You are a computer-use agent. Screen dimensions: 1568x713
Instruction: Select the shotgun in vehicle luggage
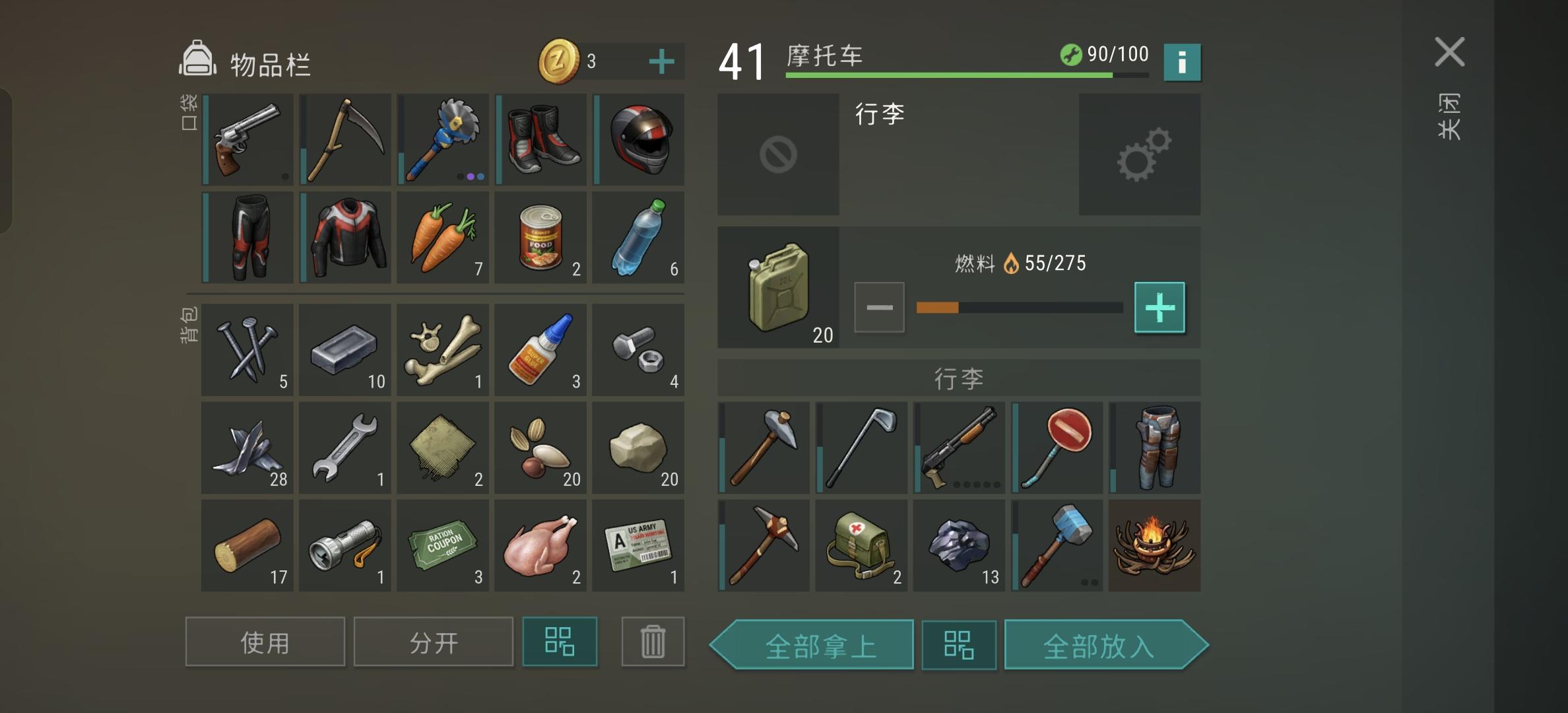click(x=958, y=448)
